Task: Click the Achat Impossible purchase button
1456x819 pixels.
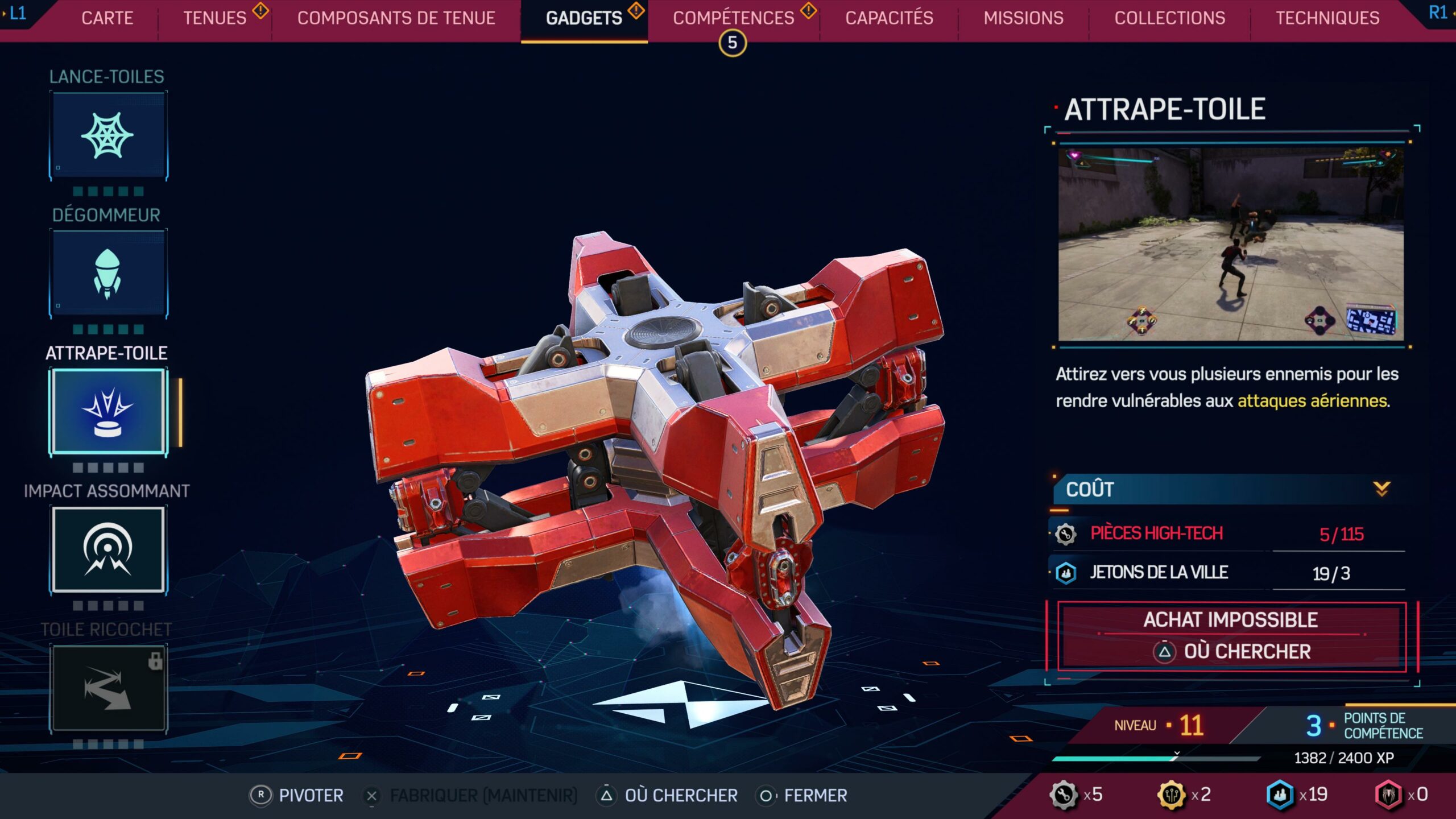Action: 1231,636
